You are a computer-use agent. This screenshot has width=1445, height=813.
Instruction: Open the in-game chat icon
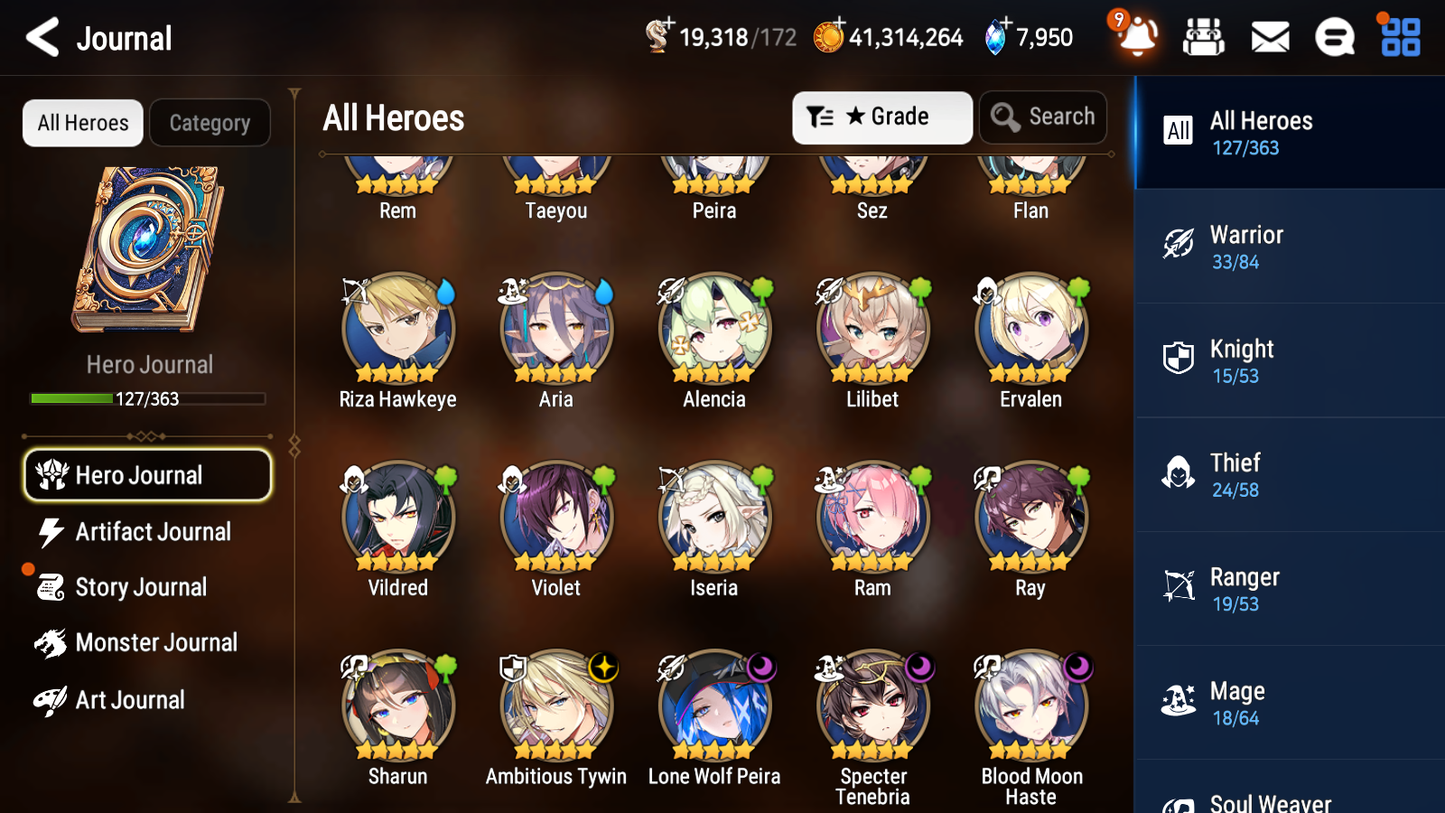point(1334,36)
